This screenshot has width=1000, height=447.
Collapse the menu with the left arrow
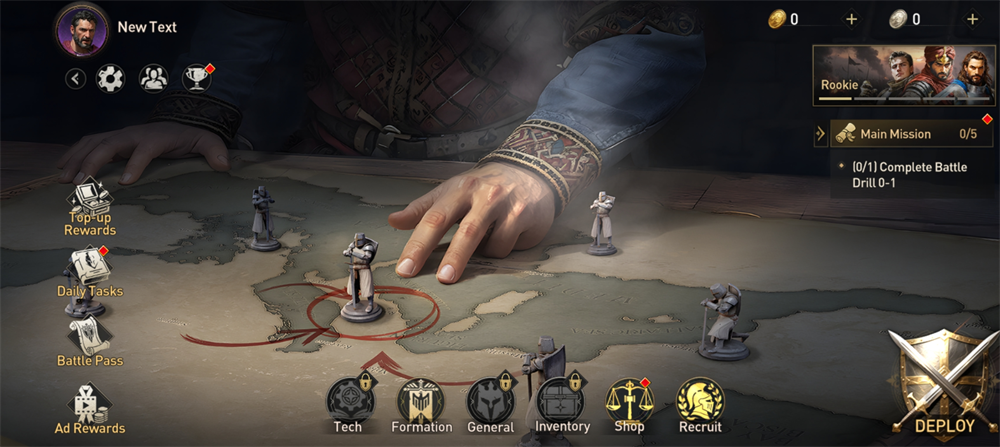(75, 78)
